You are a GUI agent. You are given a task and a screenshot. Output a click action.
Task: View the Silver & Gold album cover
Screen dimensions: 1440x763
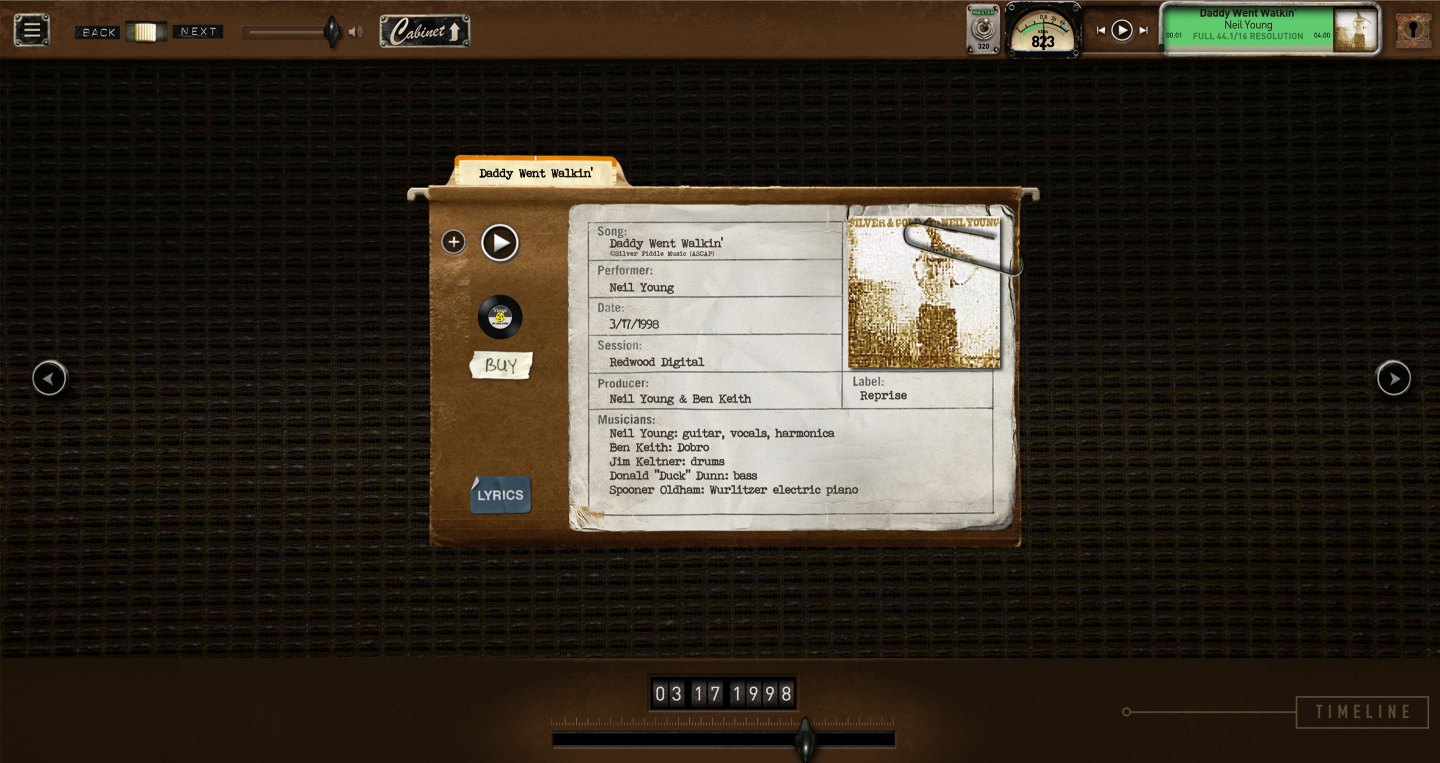(x=923, y=294)
